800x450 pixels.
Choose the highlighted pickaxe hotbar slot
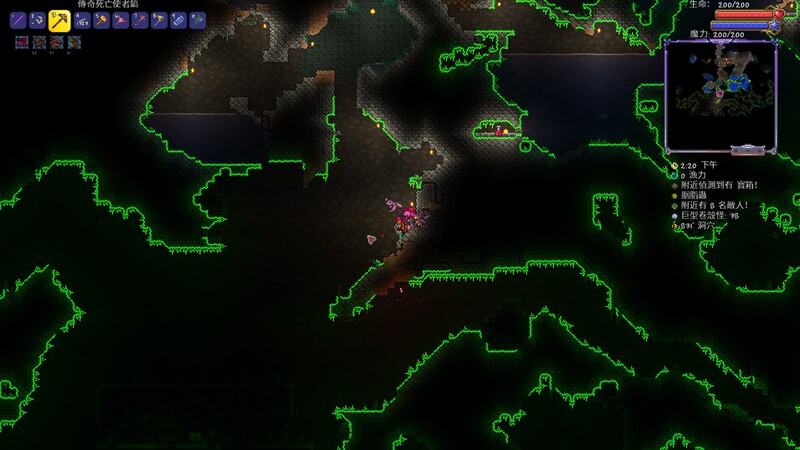pos(59,19)
